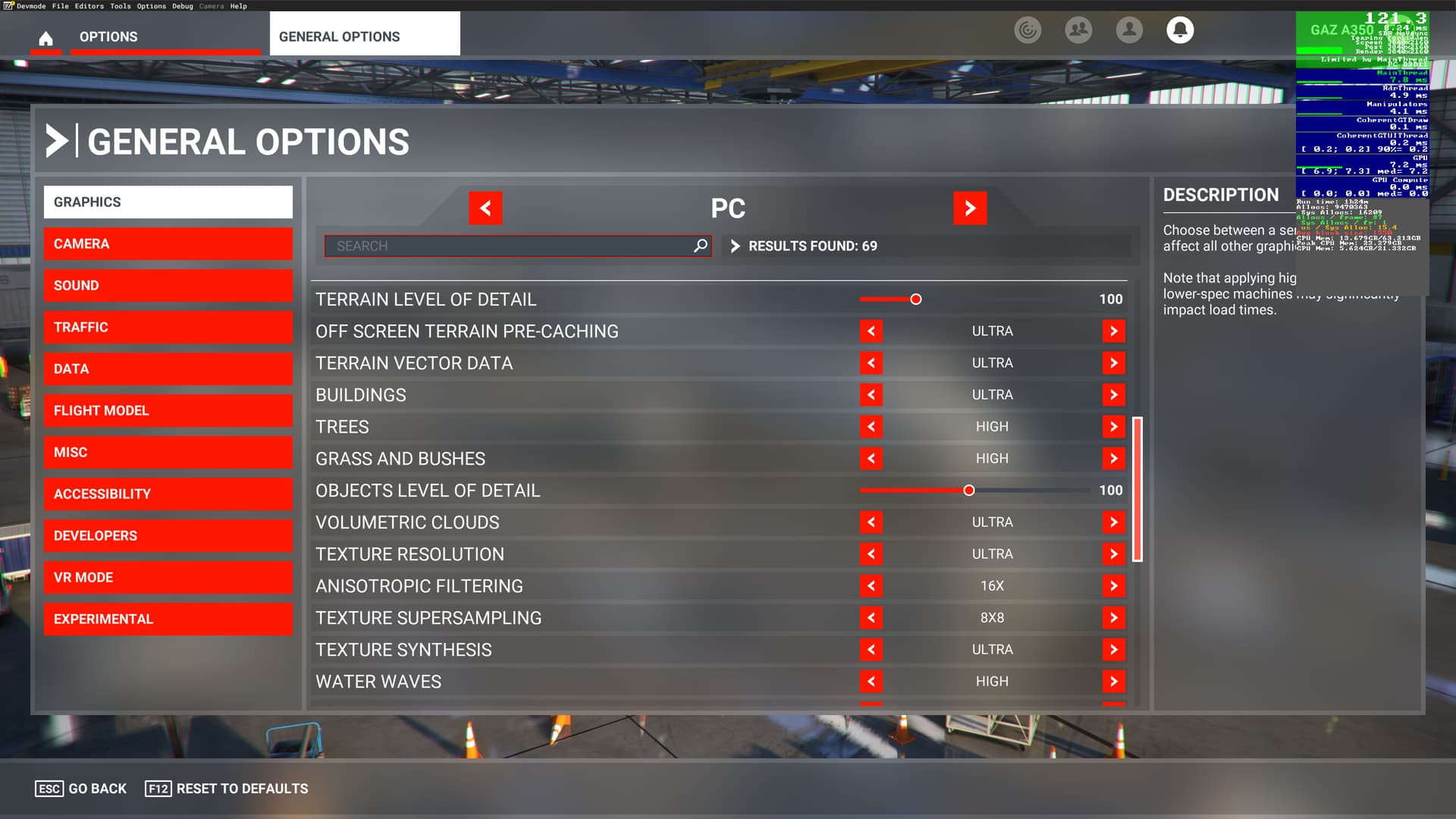Click the search magnifier icon
1456x819 pixels.
point(699,246)
